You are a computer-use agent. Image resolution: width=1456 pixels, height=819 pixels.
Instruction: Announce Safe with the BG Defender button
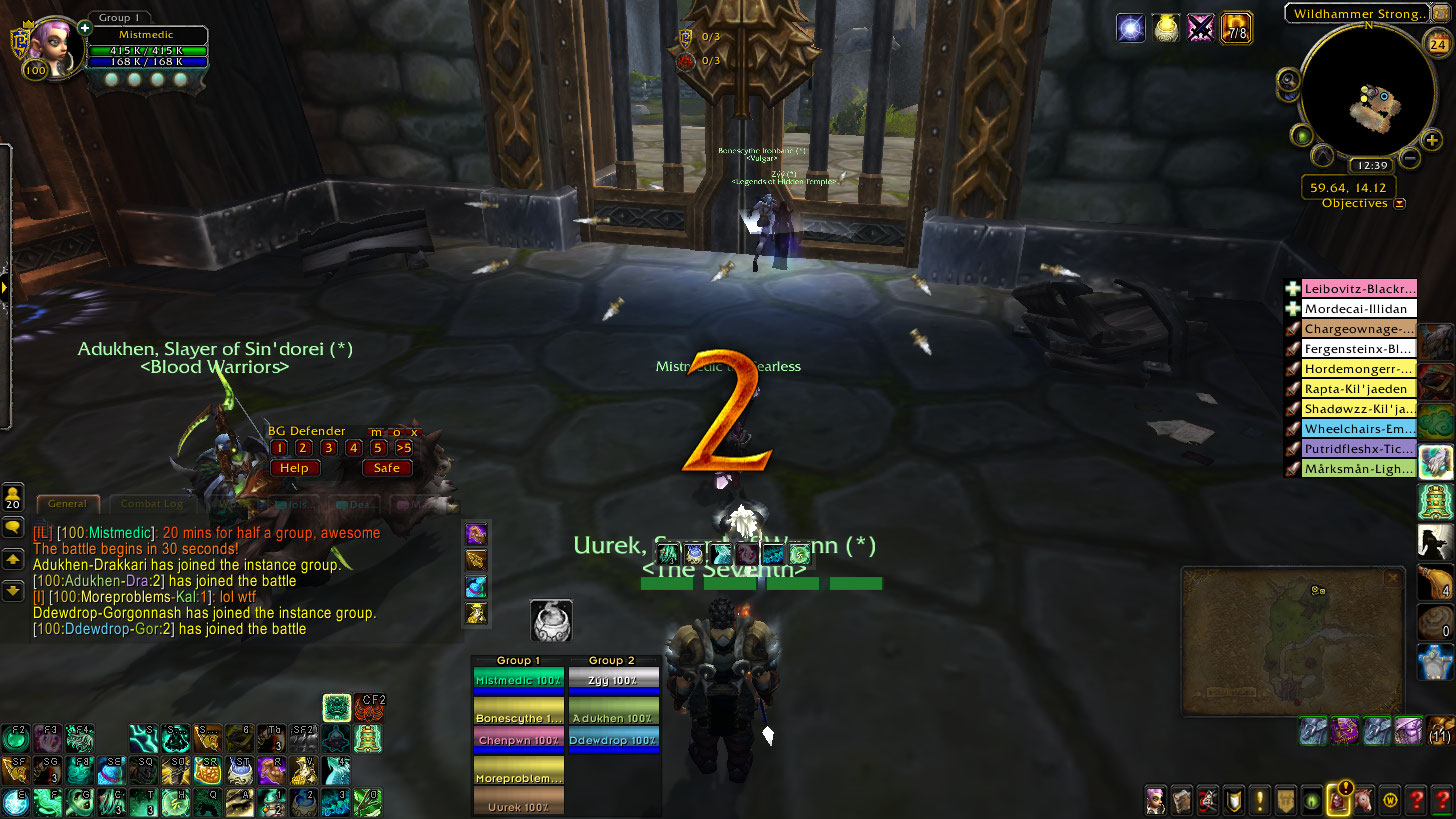(387, 468)
